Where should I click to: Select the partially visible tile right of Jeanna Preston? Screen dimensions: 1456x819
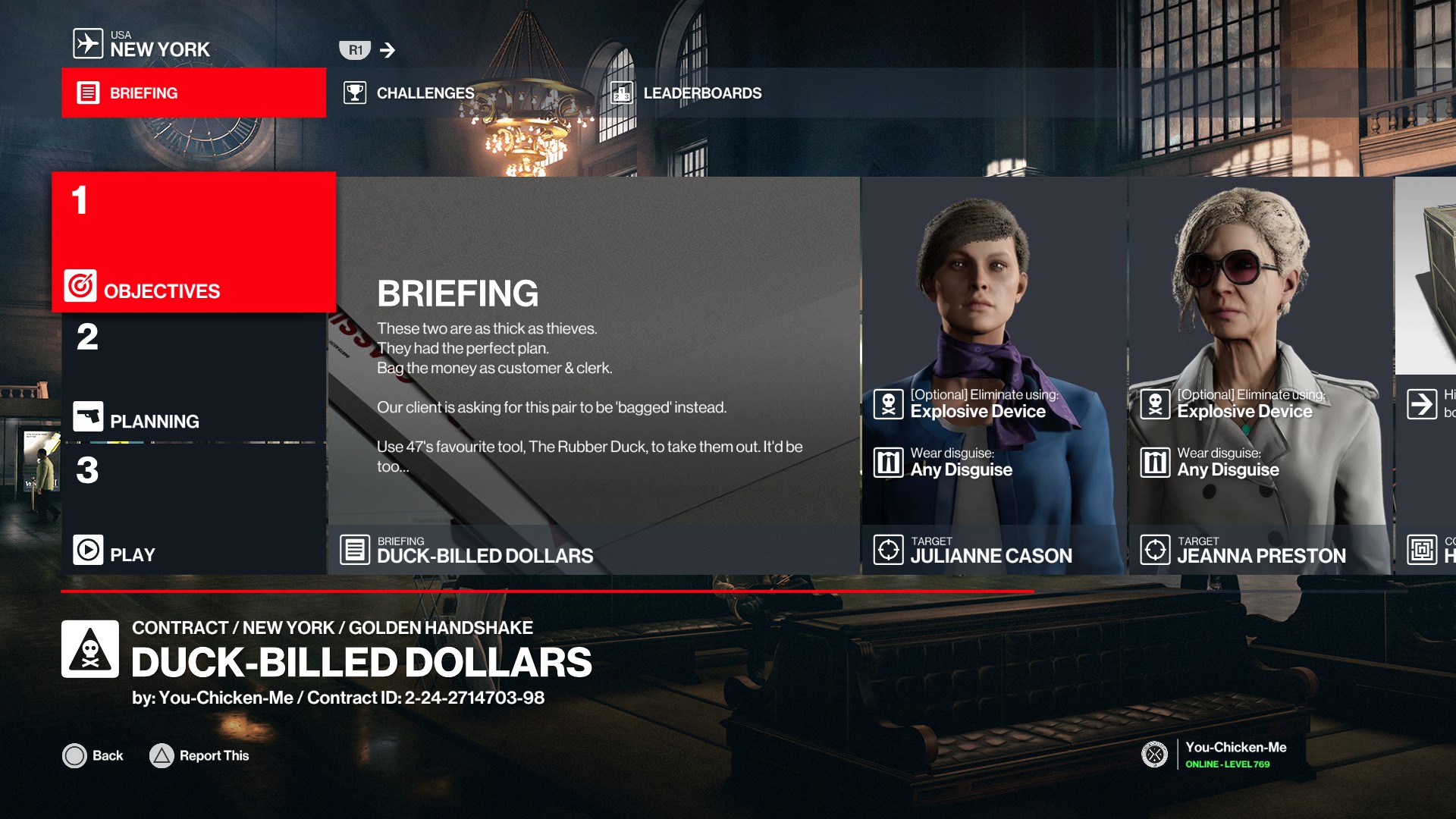point(1427,376)
